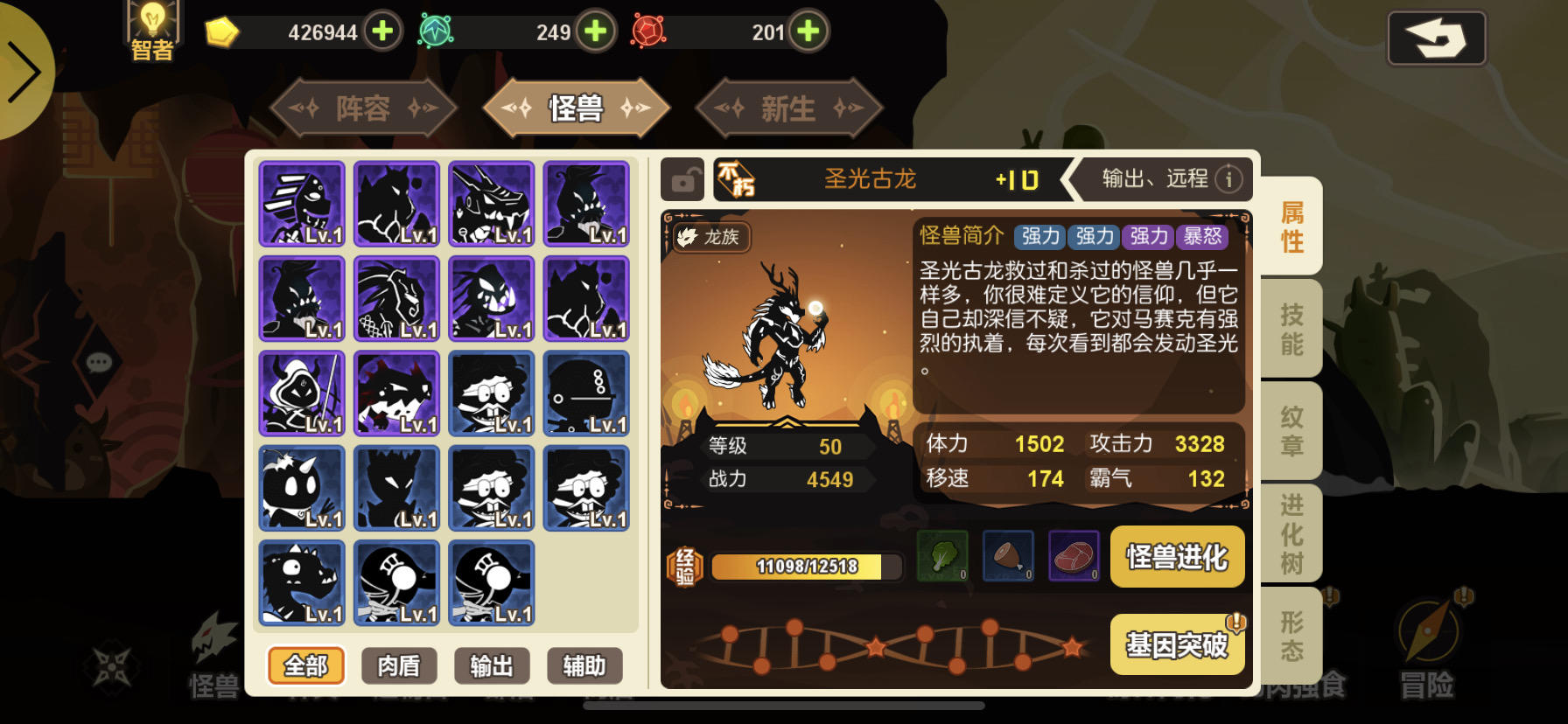This screenshot has height=724, width=1568.
Task: Select the 肉盾 filter
Action: click(400, 665)
